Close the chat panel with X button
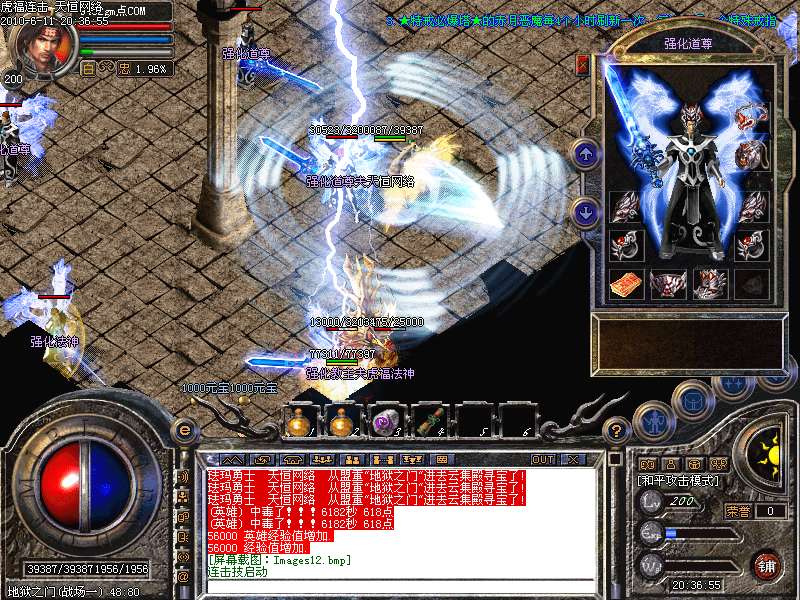Screen dimensions: 800x600 click(x=573, y=459)
